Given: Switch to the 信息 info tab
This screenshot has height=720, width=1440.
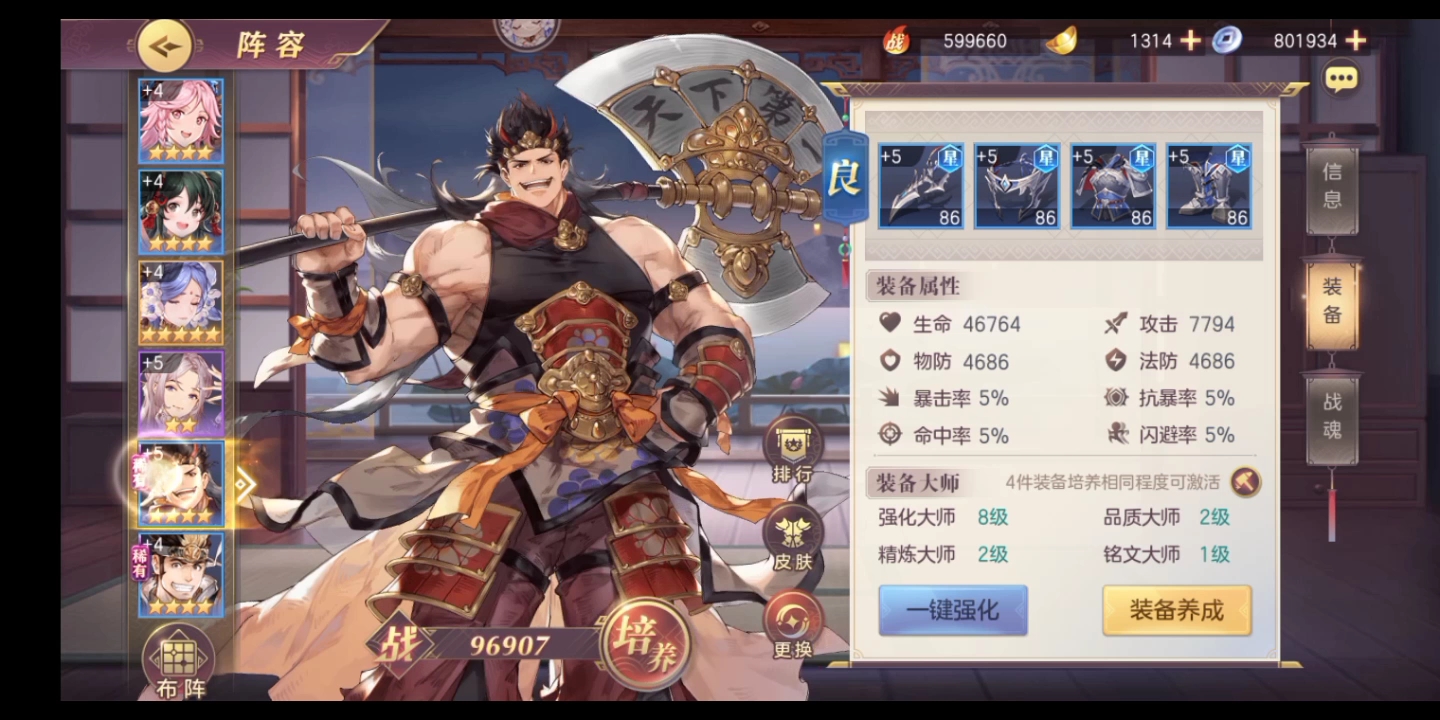Looking at the screenshot, I should pos(1332,186).
